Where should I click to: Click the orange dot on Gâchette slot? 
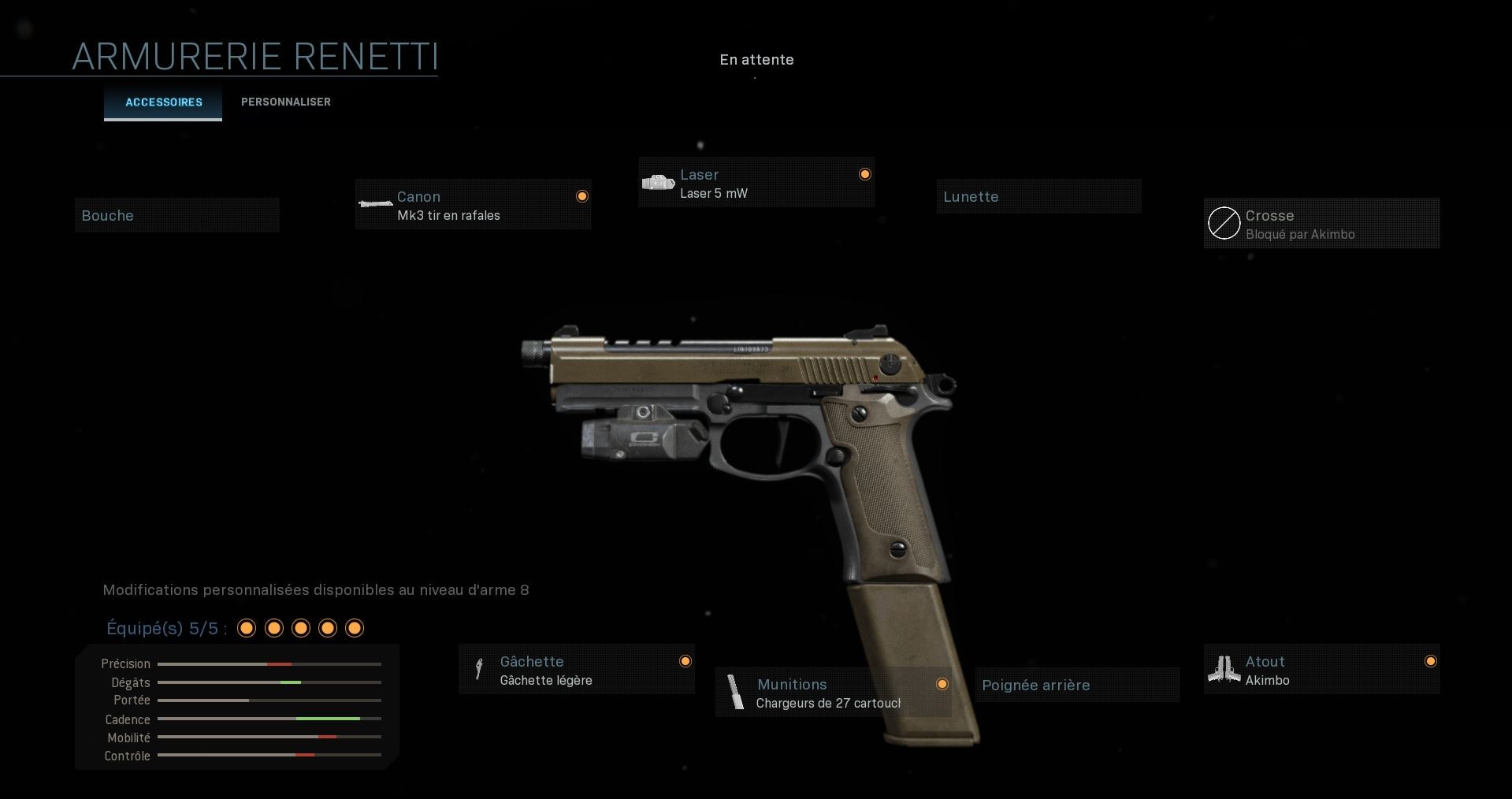coord(684,661)
